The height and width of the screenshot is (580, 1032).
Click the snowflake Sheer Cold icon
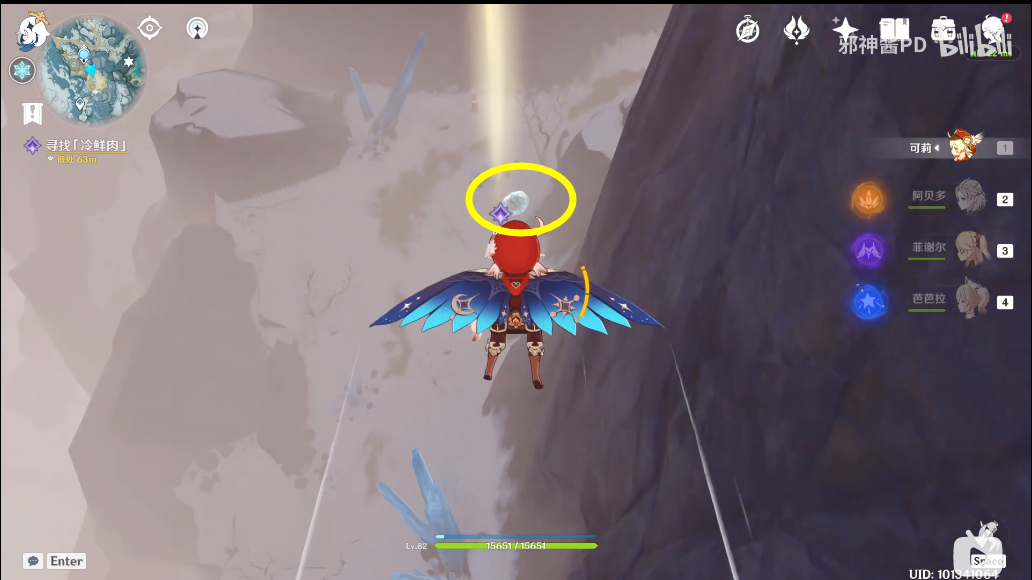point(22,71)
